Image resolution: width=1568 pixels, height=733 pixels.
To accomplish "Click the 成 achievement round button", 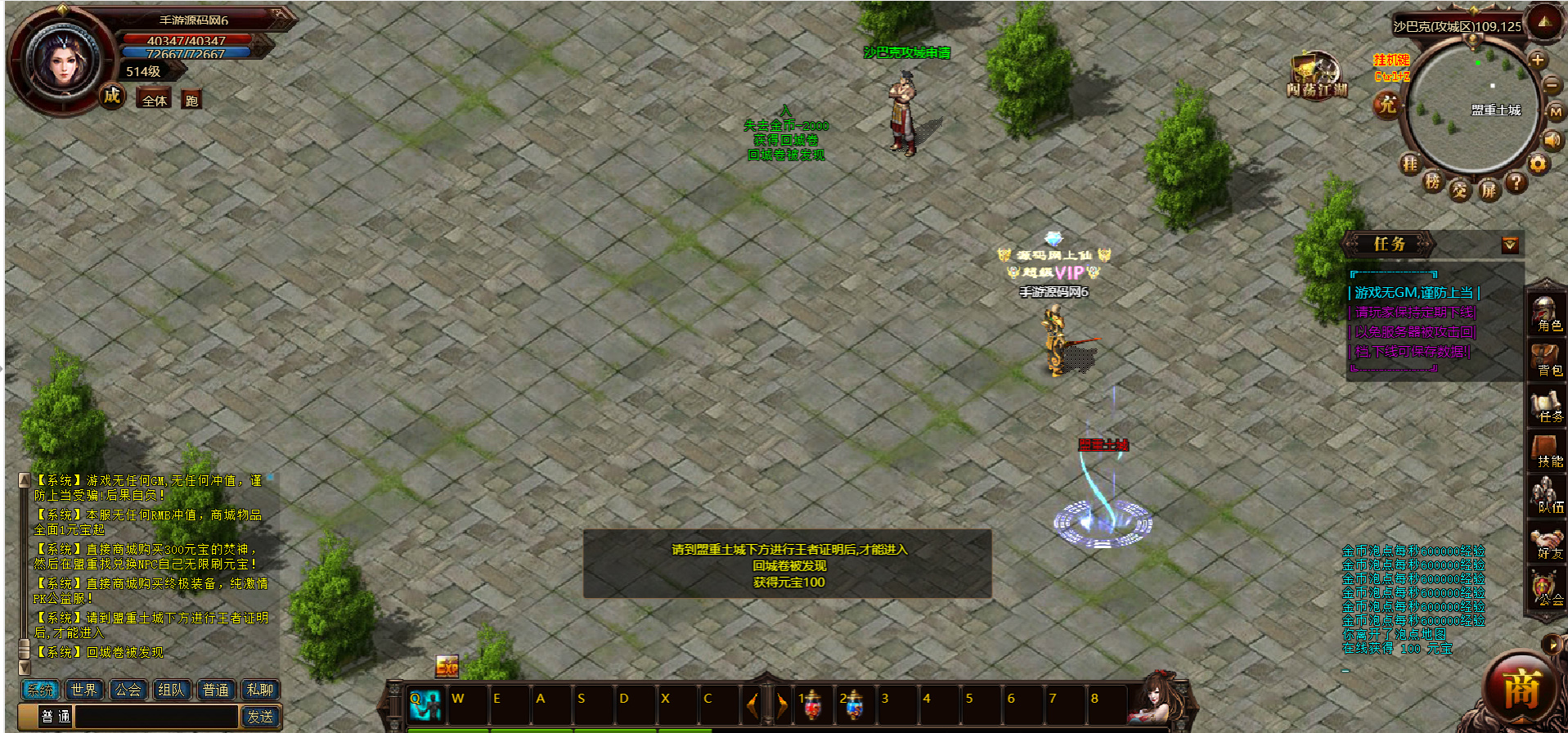I will click(x=112, y=96).
